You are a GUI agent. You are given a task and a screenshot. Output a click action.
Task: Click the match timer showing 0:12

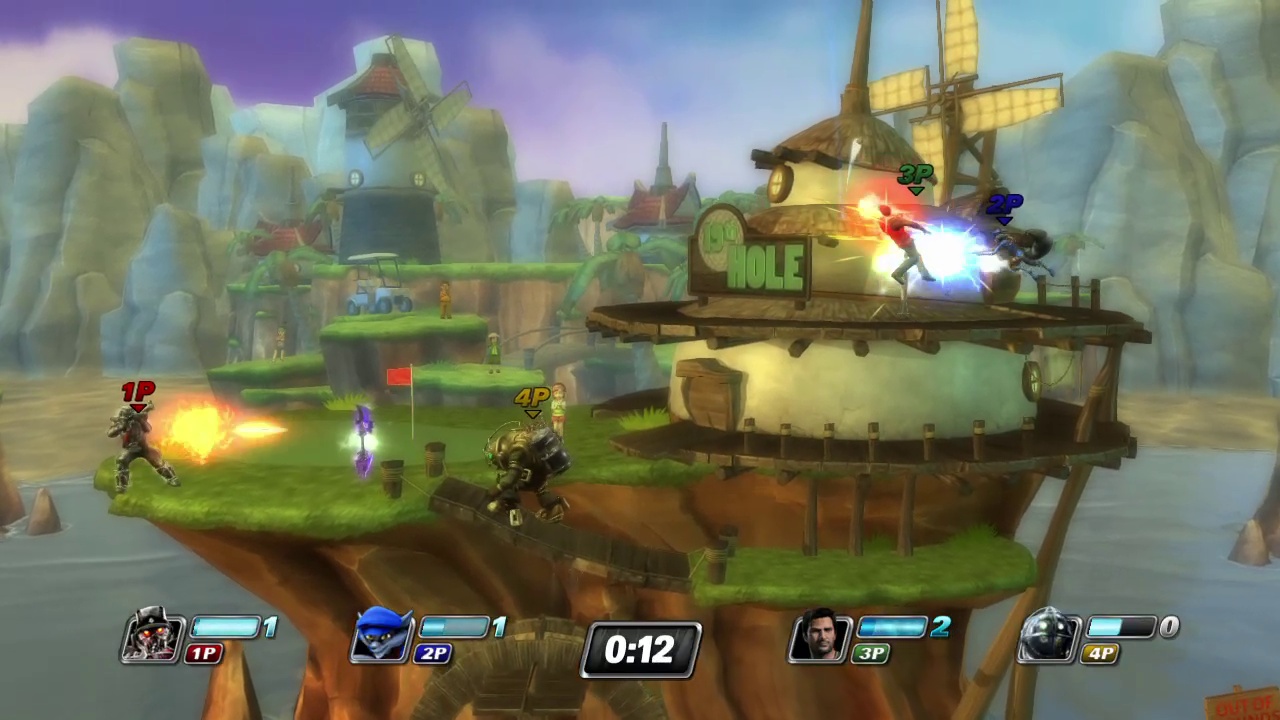coord(640,650)
